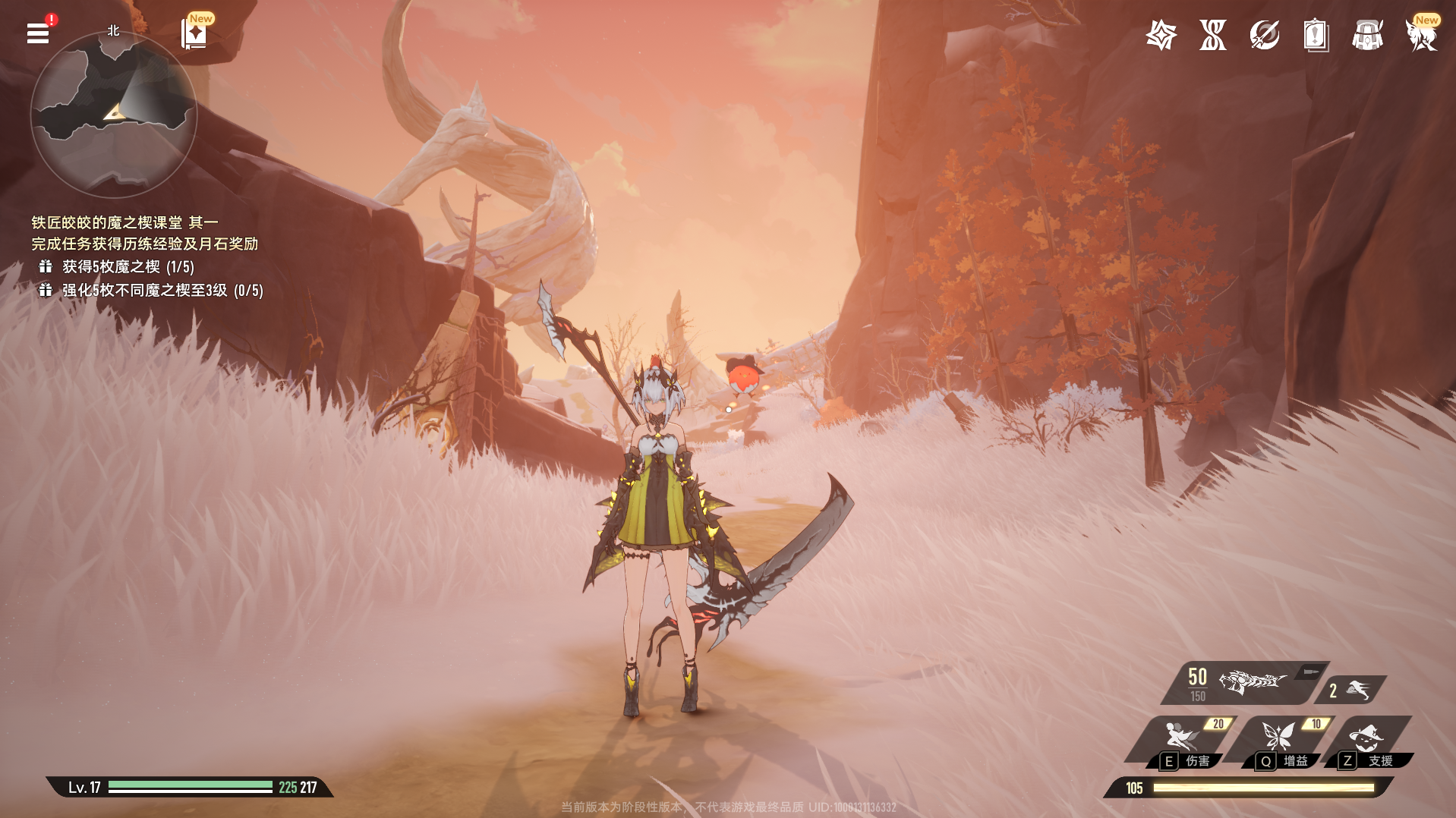Image resolution: width=1456 pixels, height=818 pixels.
Task: Activate the 伤害 damage skill
Action: point(1183,740)
